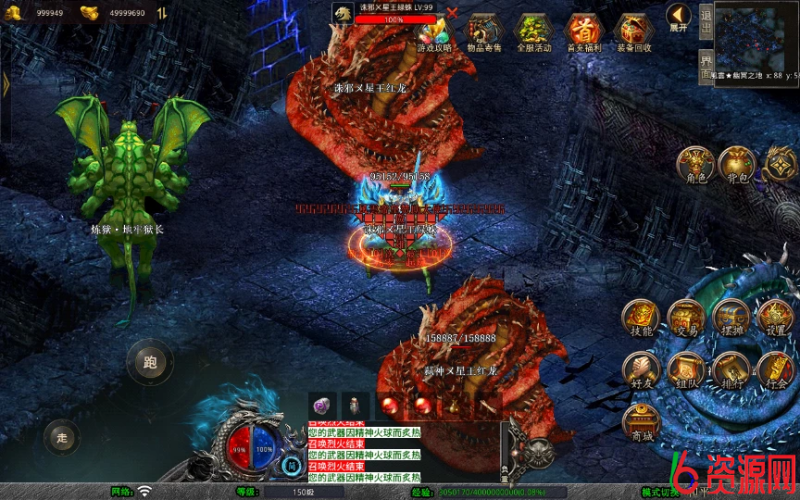Screen dimensions: 800x500
Task: Open the 物品寄售 consignment menu
Action: (x=484, y=32)
